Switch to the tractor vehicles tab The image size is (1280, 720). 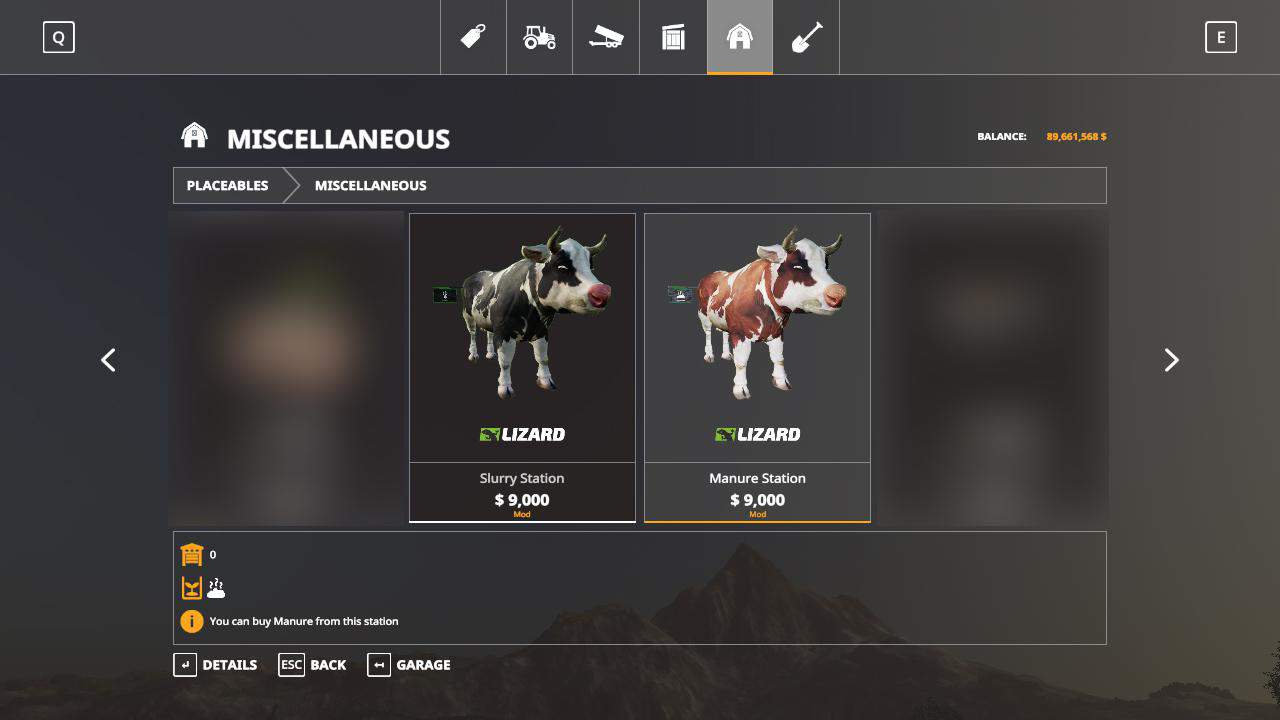539,37
